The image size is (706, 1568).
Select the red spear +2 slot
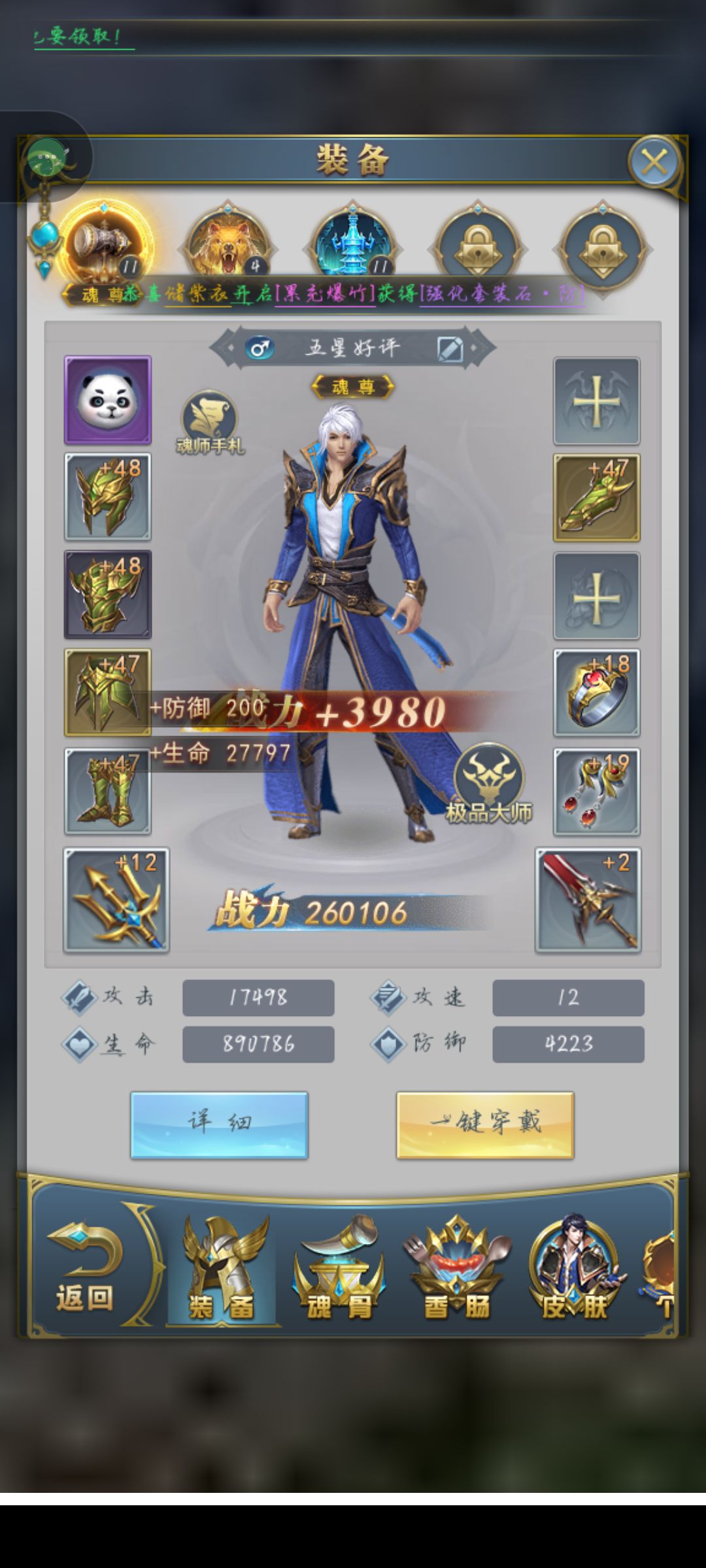coord(588,900)
